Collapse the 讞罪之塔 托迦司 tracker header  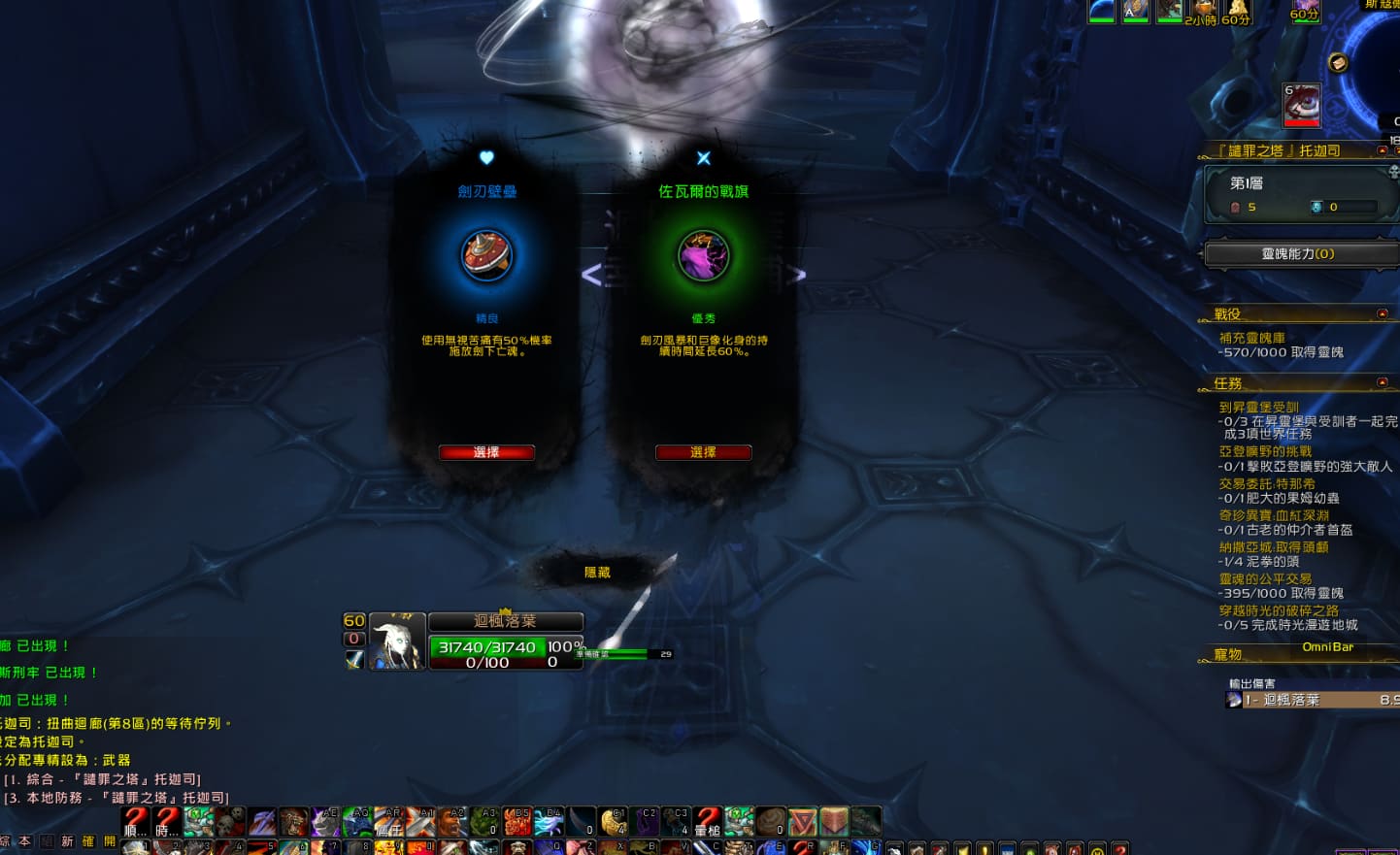(x=1383, y=150)
